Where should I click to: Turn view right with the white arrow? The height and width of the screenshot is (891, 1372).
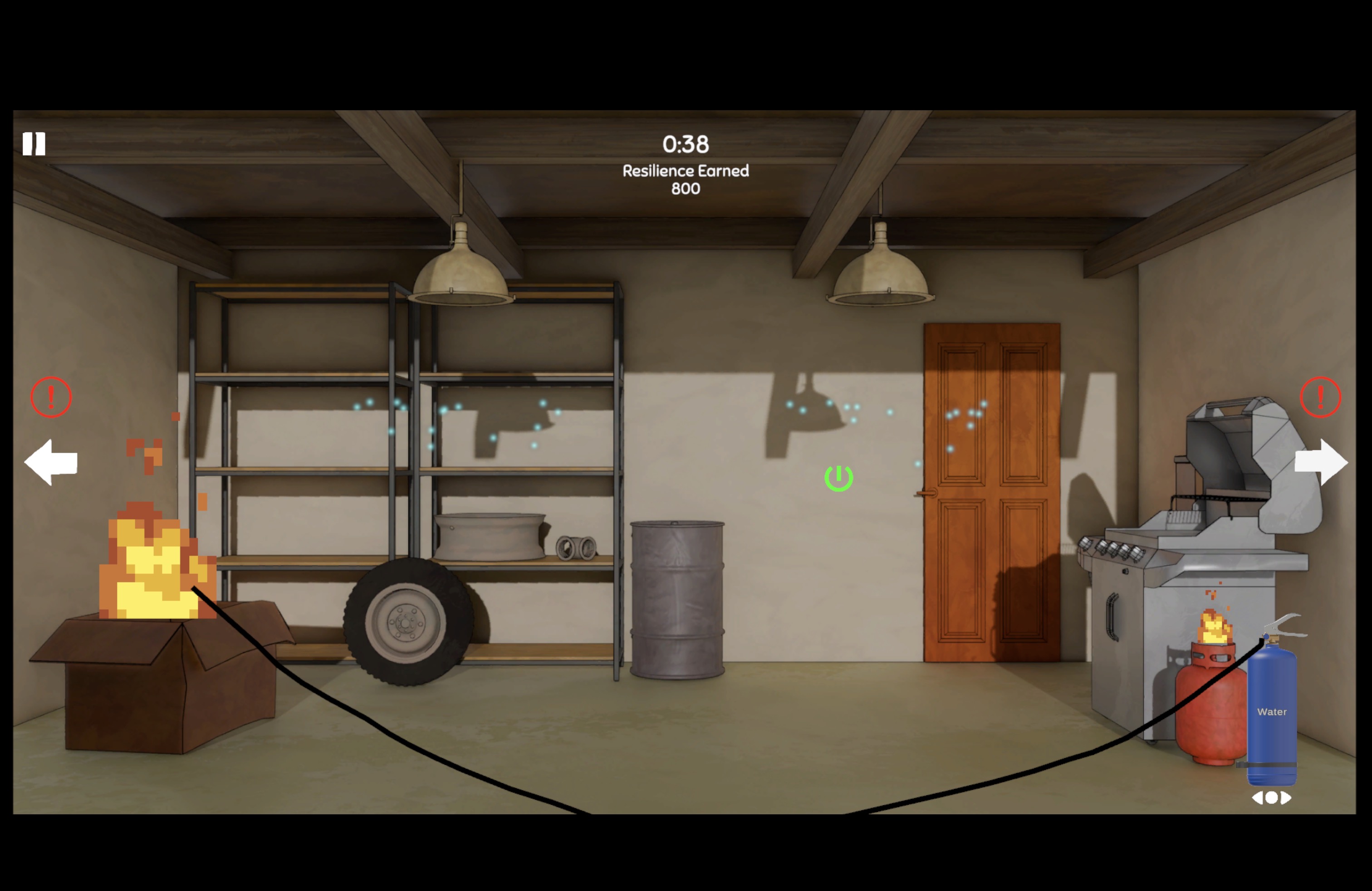[x=1321, y=462]
